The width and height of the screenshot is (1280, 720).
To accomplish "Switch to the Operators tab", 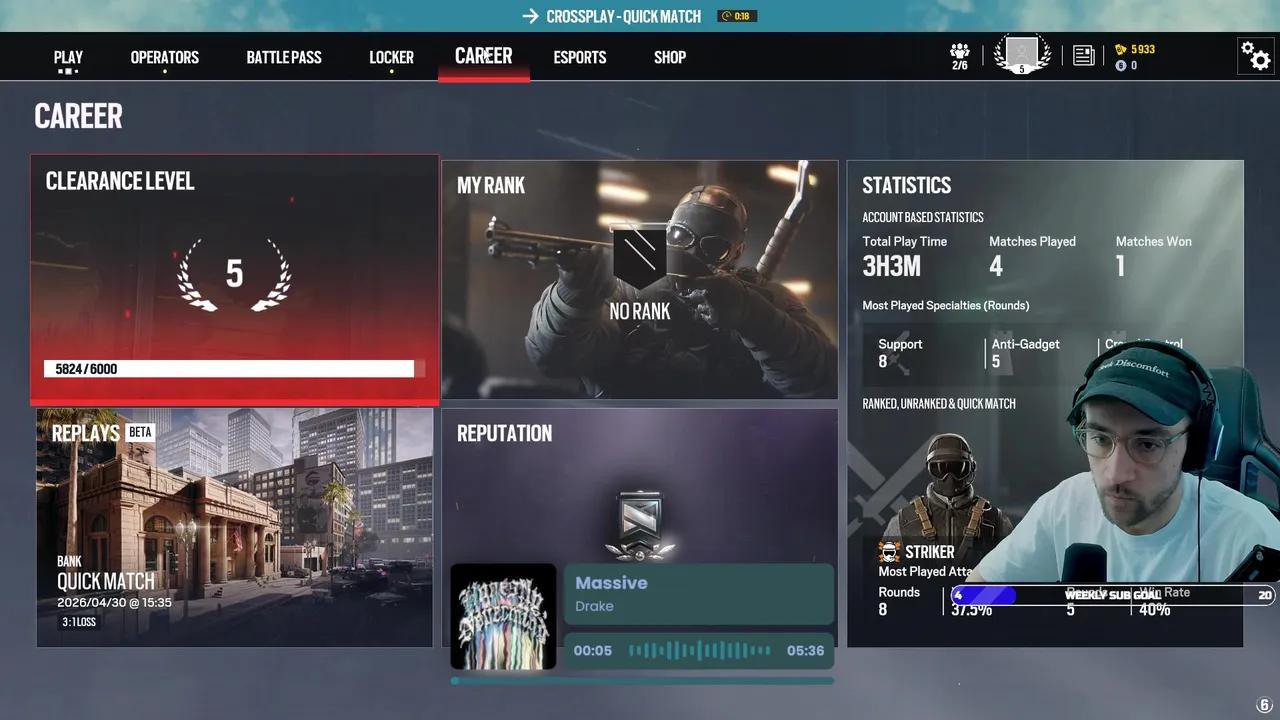I will point(164,57).
